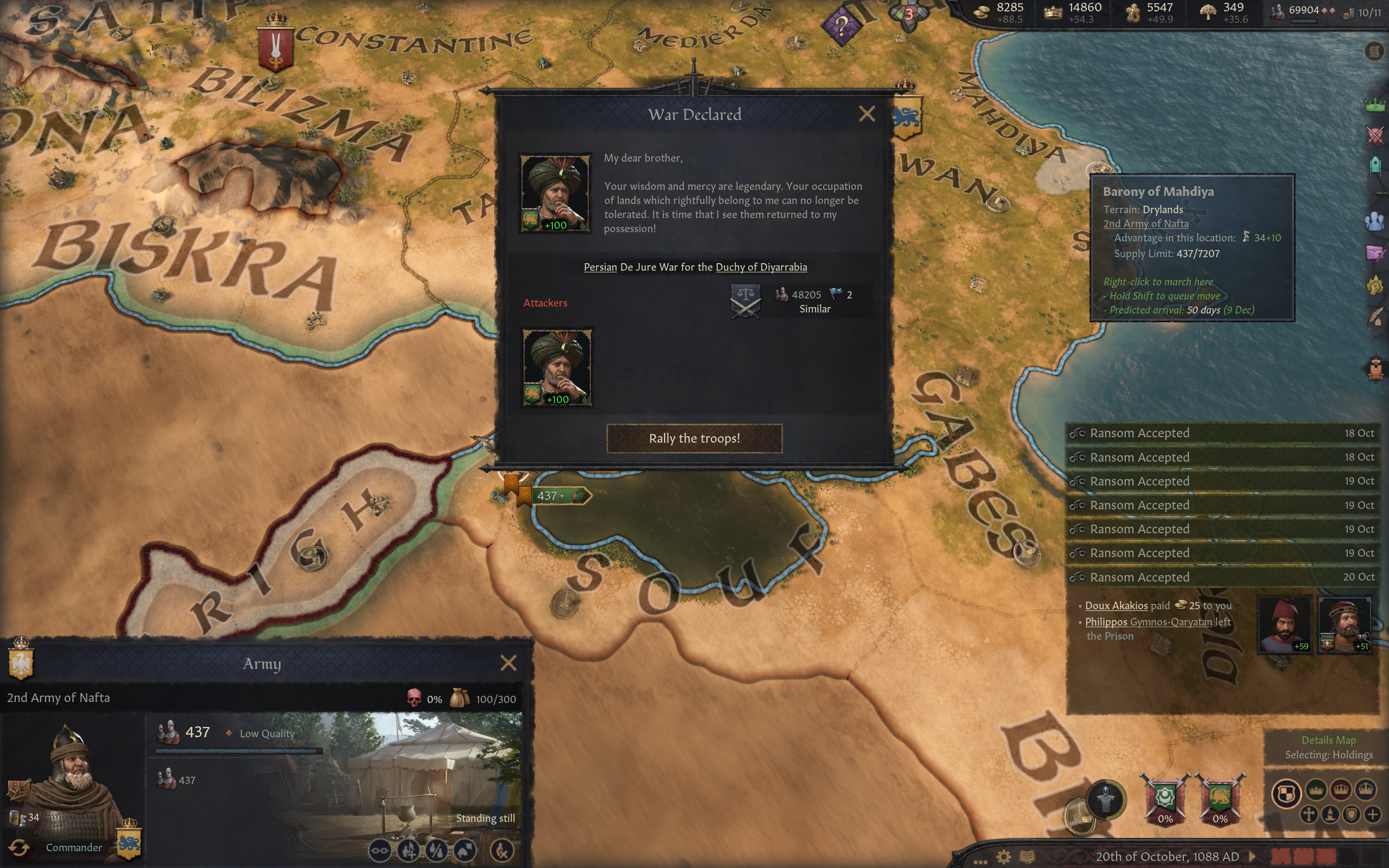Open the Duchy of Diyarrabia link

[x=761, y=267]
